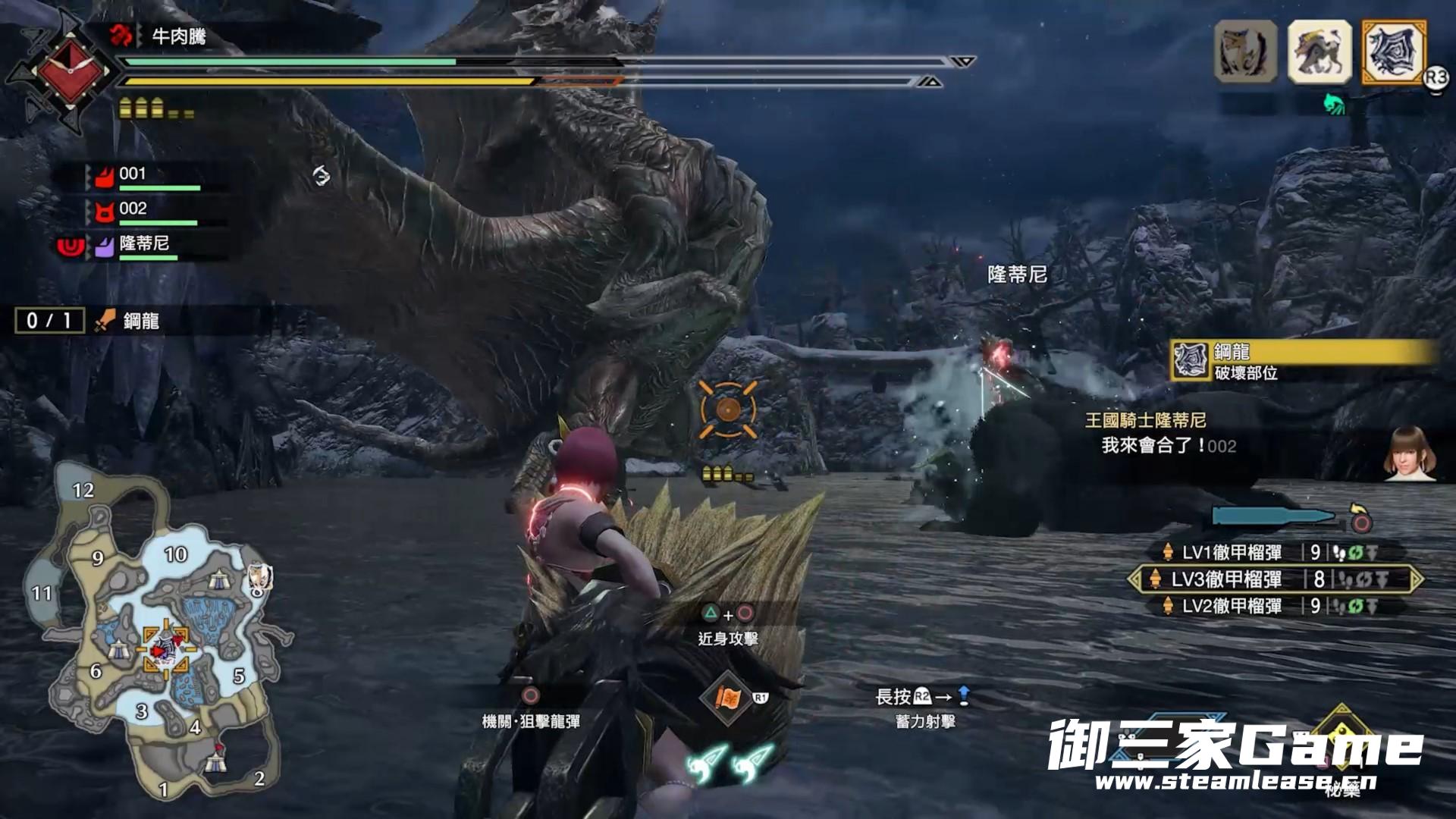Visit the www.steamlease.cn watermark link
The width and height of the screenshot is (1456, 819).
coord(1235,782)
